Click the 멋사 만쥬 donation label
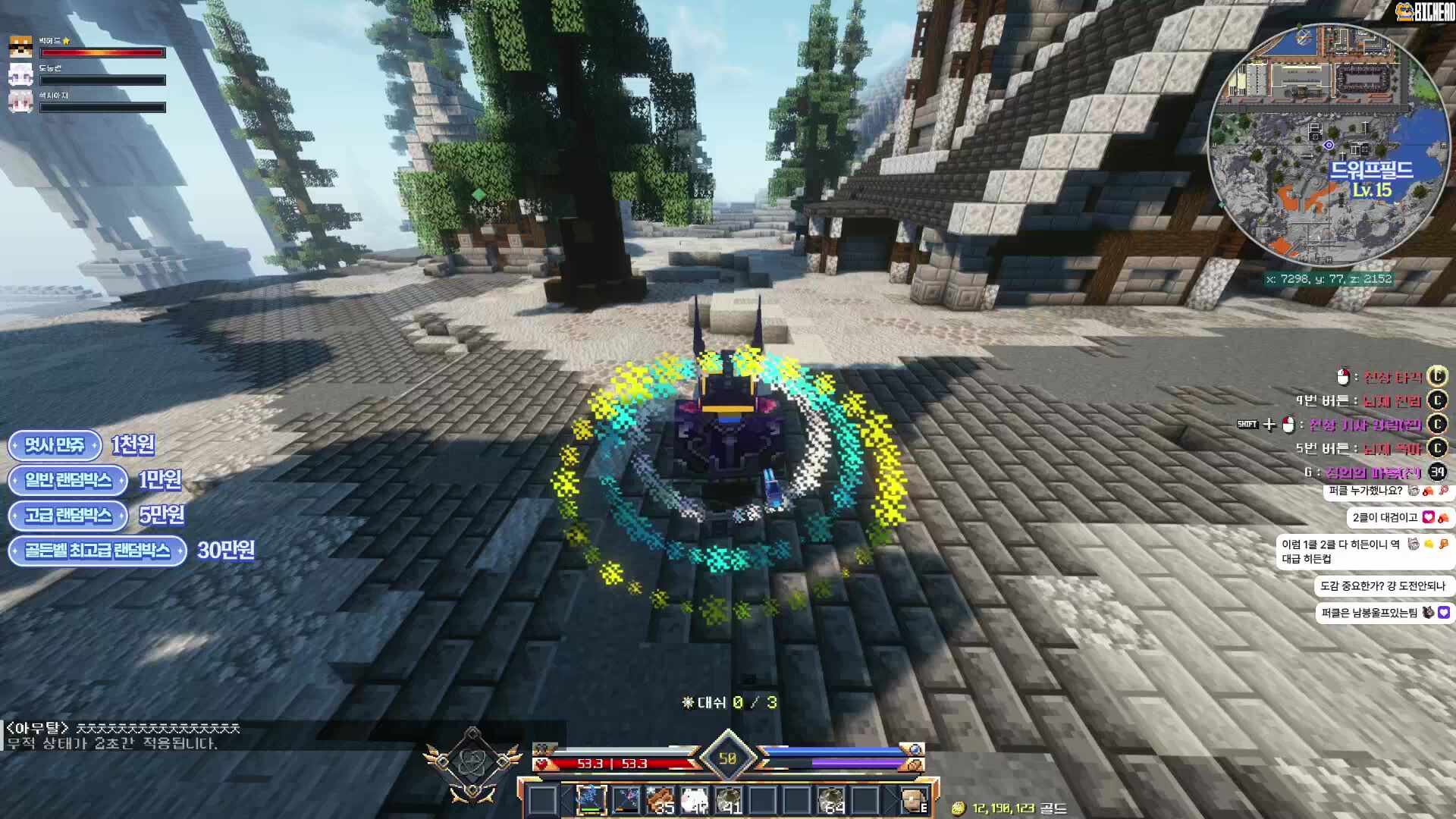This screenshot has width=1456, height=819. tap(55, 445)
